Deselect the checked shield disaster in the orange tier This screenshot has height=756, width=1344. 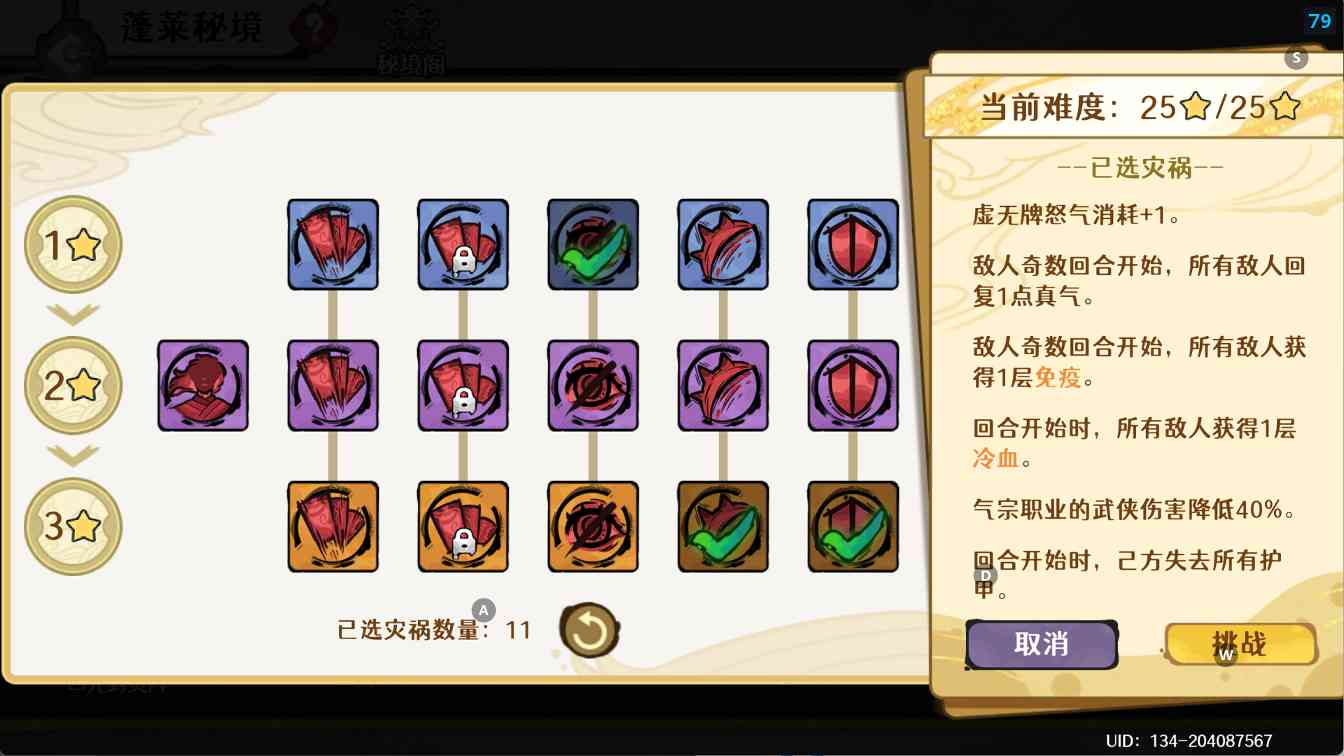[853, 526]
